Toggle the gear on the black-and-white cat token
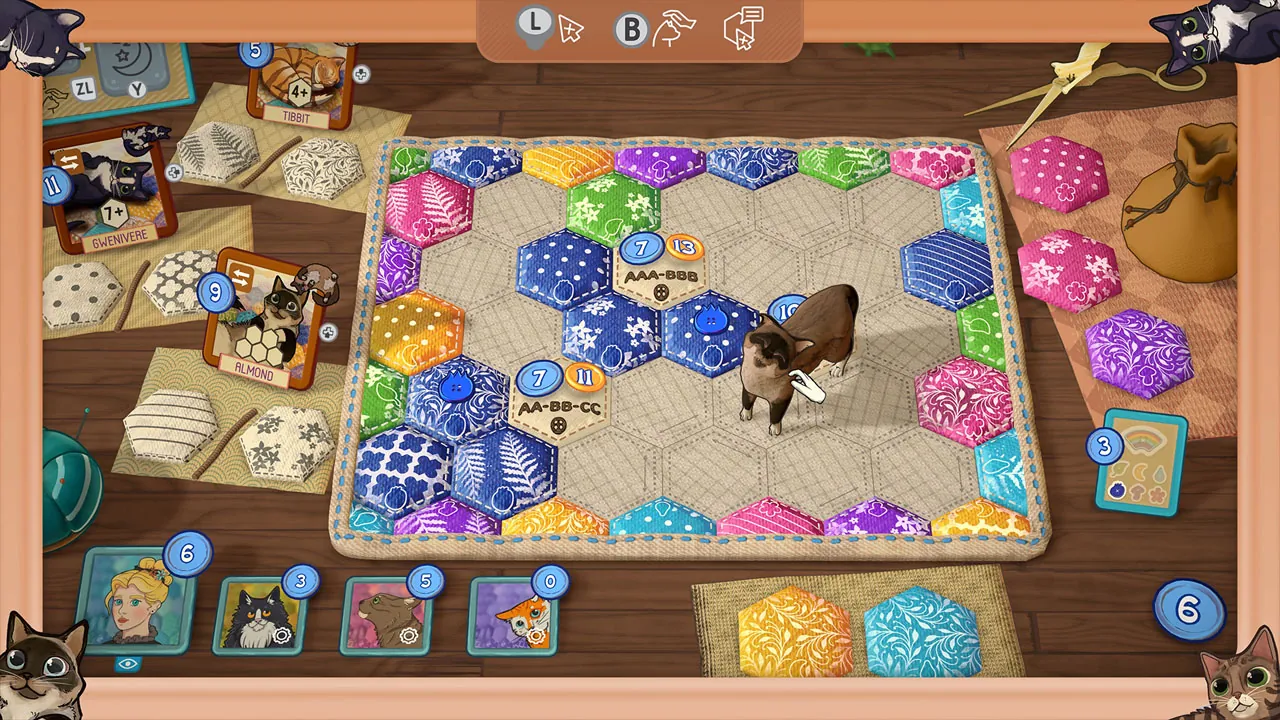1280x720 pixels. [x=281, y=633]
